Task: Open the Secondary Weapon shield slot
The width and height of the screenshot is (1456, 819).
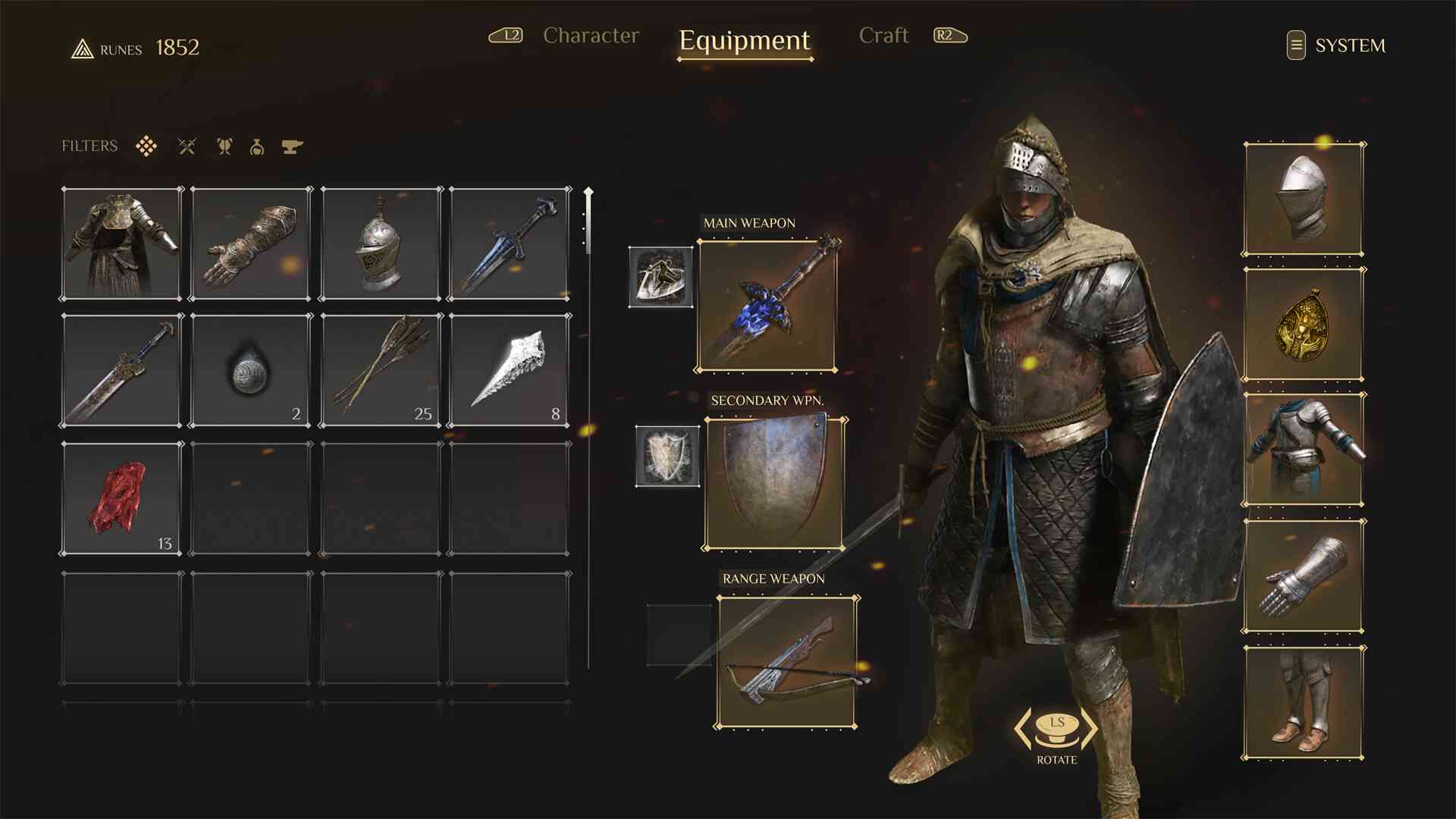Action: pyautogui.click(x=774, y=483)
